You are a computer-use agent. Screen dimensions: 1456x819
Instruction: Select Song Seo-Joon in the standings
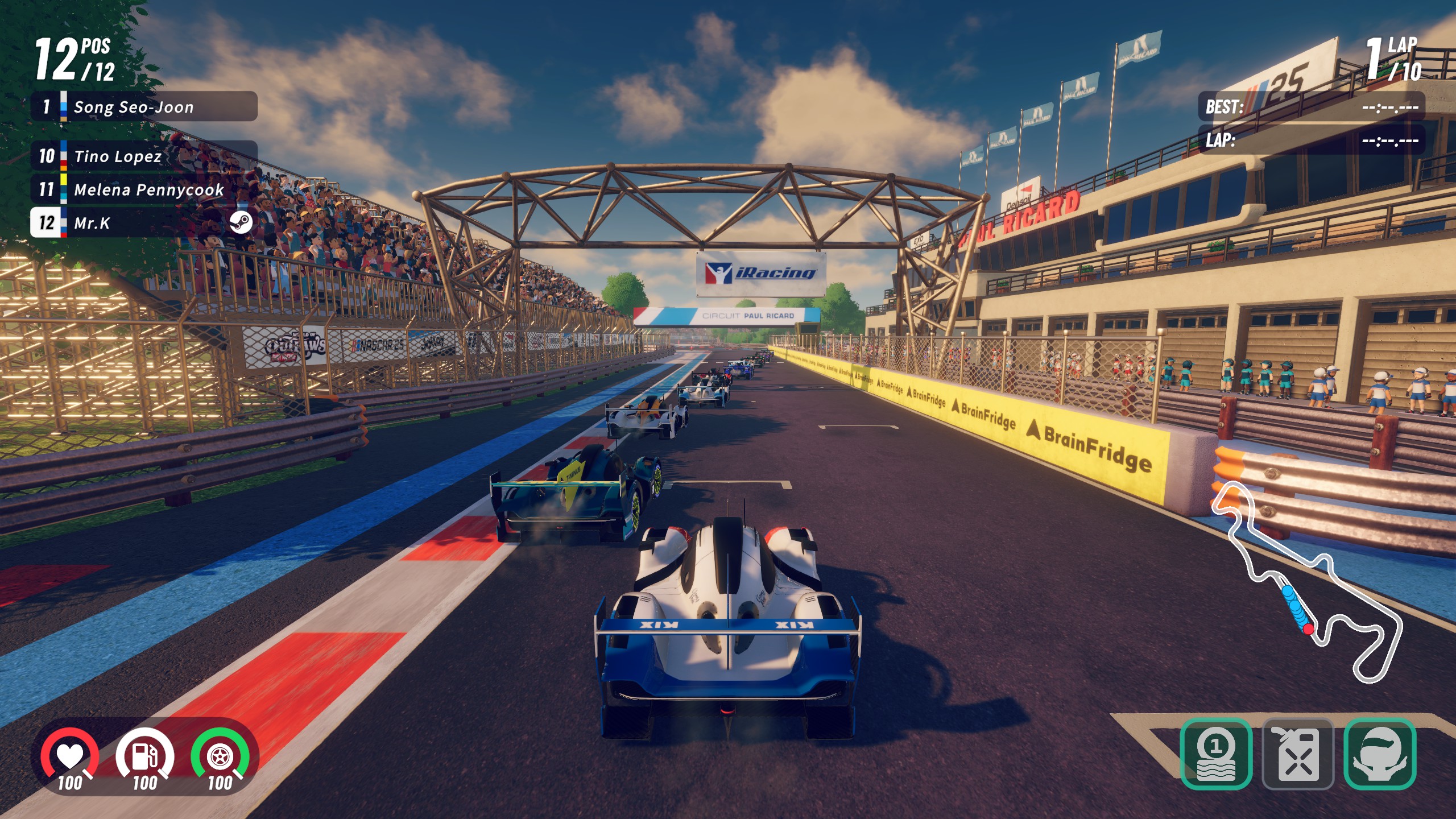click(144, 106)
